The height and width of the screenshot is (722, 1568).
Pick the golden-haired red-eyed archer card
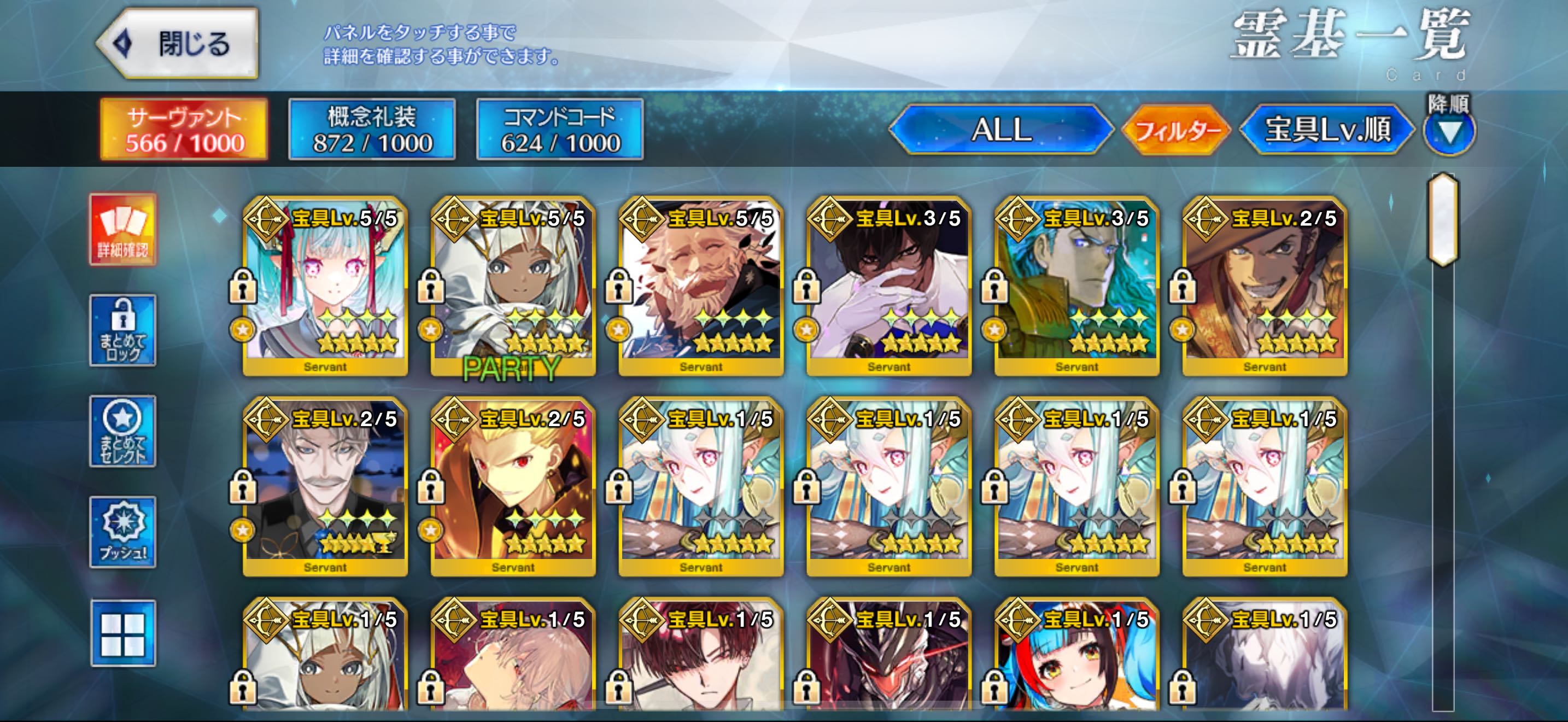pos(512,487)
